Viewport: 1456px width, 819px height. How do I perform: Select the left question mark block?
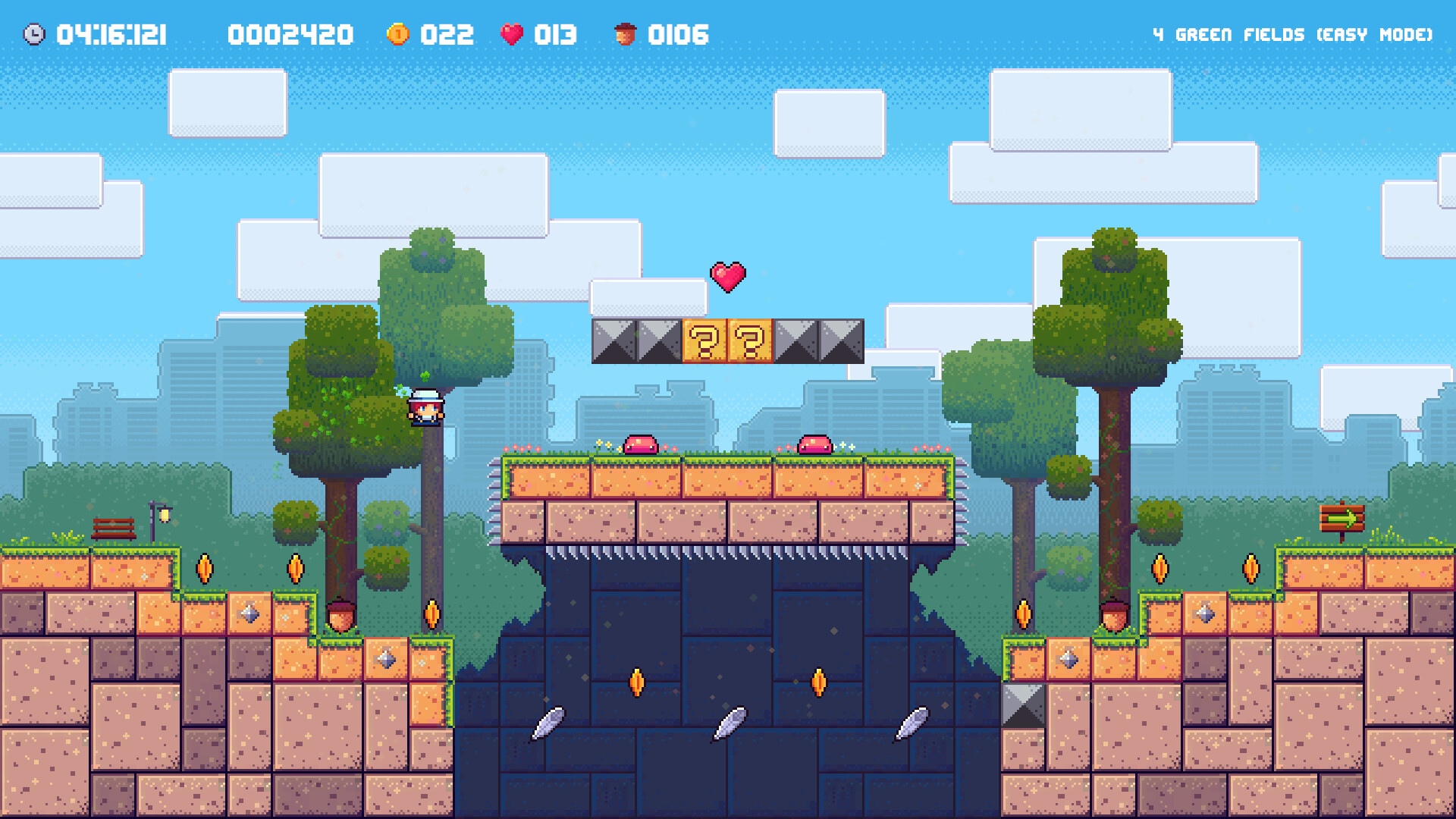(x=704, y=341)
